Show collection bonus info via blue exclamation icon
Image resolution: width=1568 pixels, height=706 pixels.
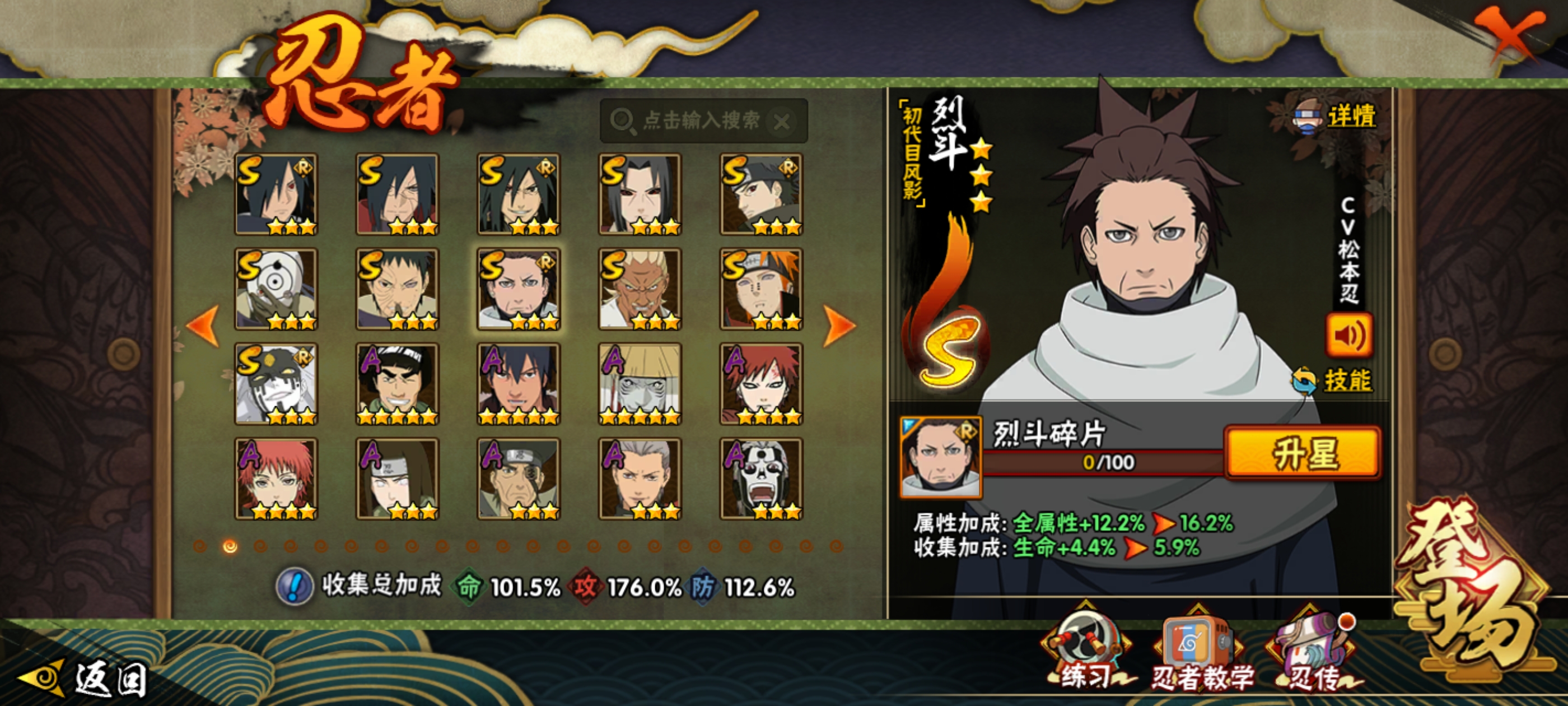(295, 587)
